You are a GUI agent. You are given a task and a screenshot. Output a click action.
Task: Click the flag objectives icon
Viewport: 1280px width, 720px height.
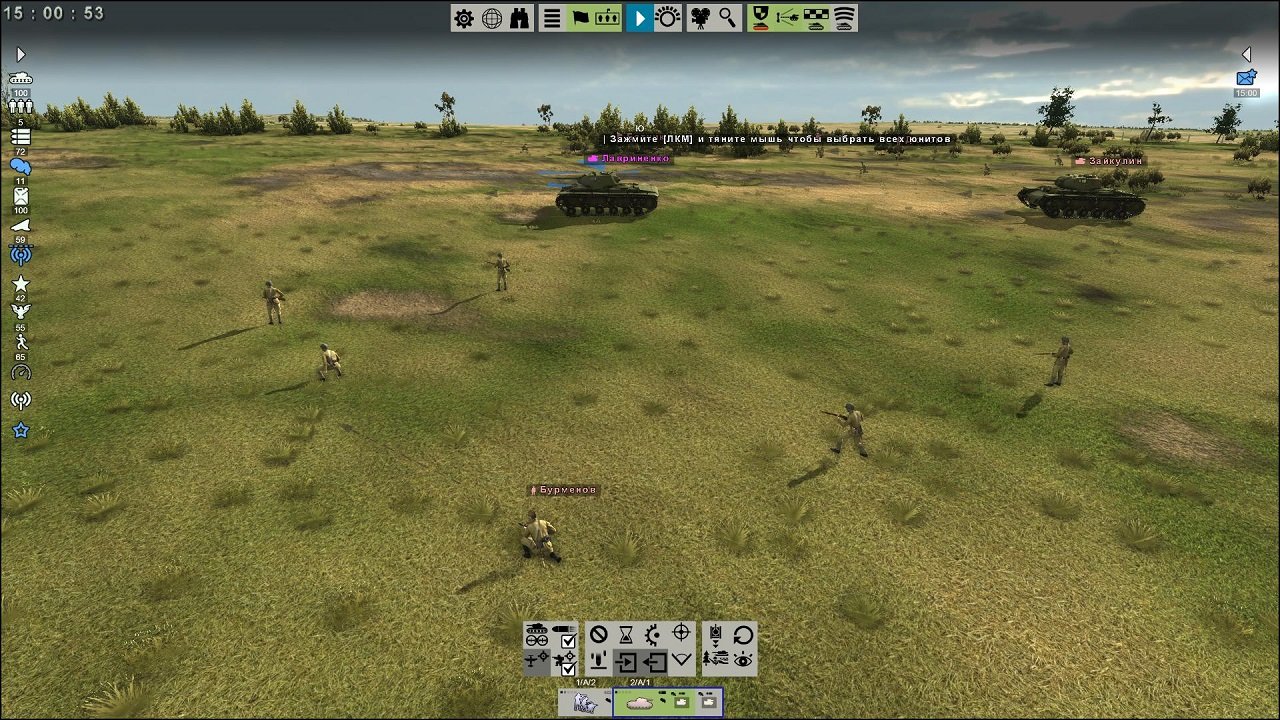coord(579,17)
